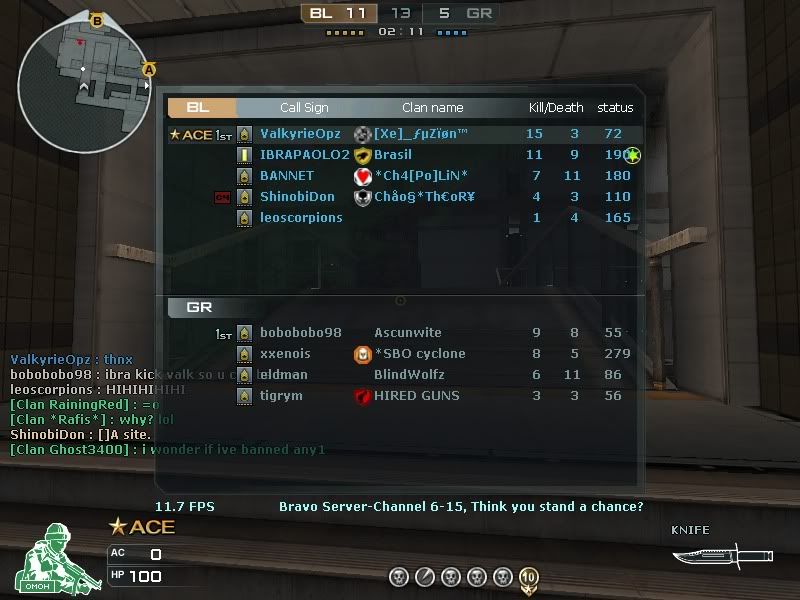Select bobobobo98 in the GR team list
This screenshot has width=800, height=600.
pyautogui.click(x=300, y=333)
